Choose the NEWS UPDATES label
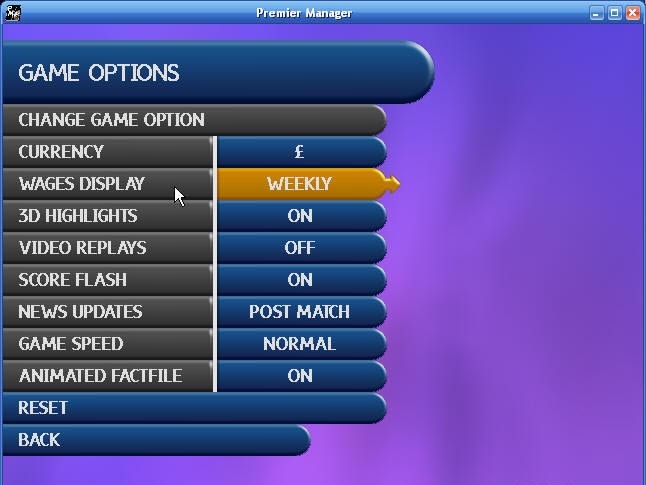Viewport: 646px width, 485px height. click(110, 312)
